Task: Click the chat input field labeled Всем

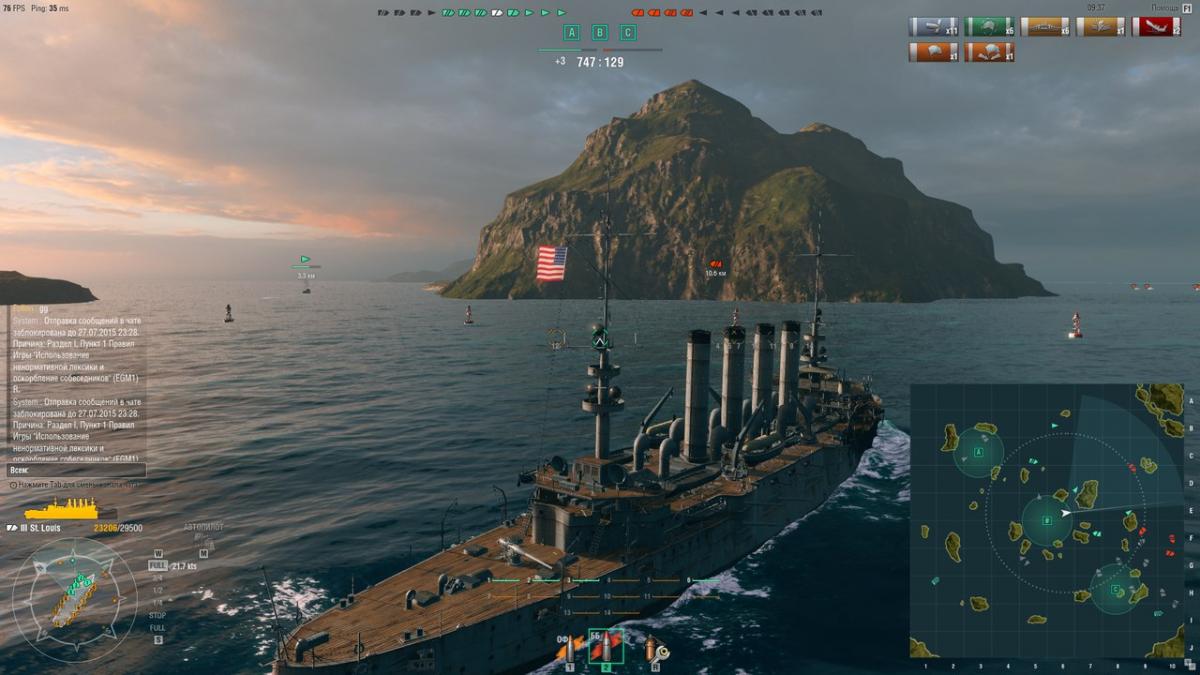Action: tap(76, 469)
